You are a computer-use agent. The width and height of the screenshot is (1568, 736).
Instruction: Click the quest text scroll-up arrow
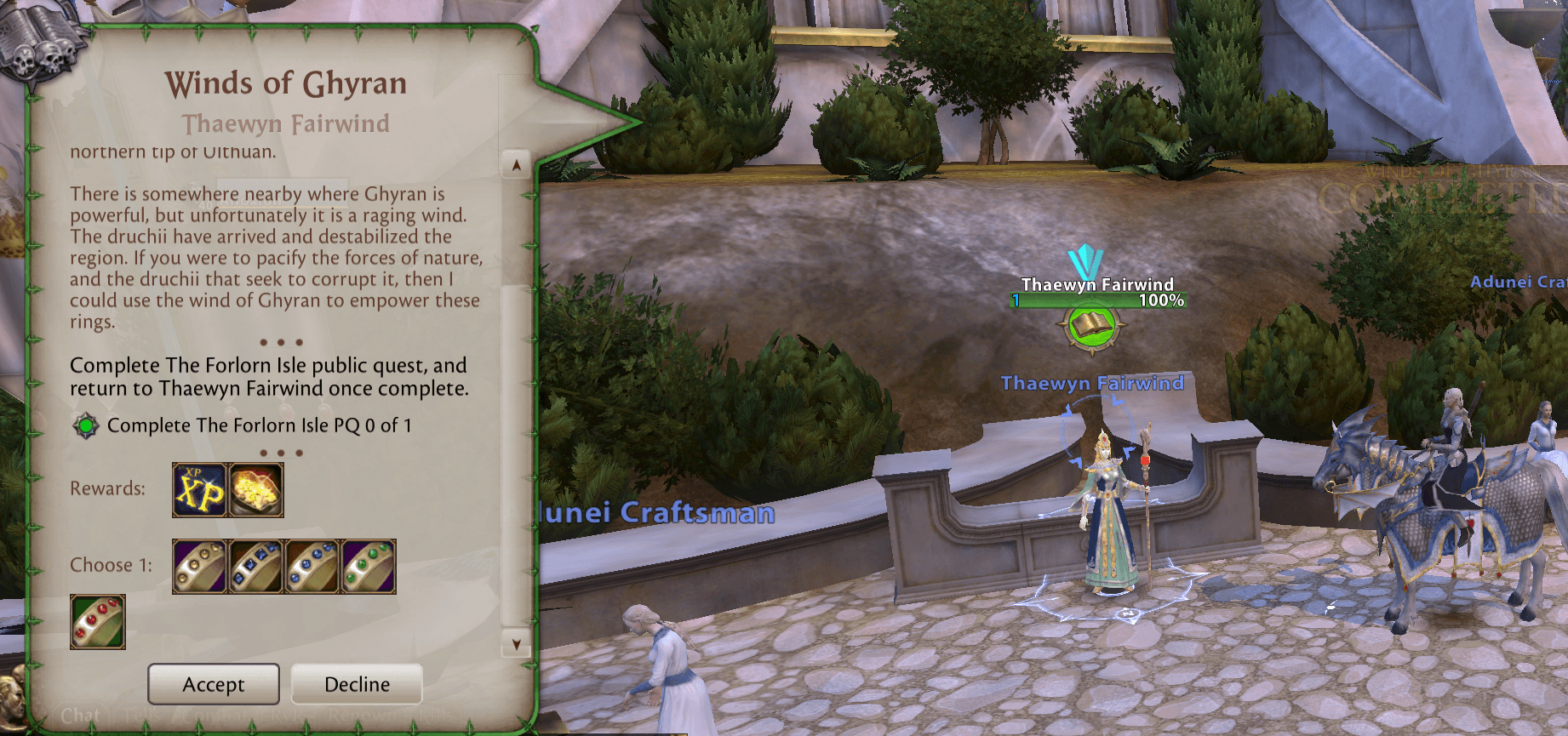coord(516,165)
